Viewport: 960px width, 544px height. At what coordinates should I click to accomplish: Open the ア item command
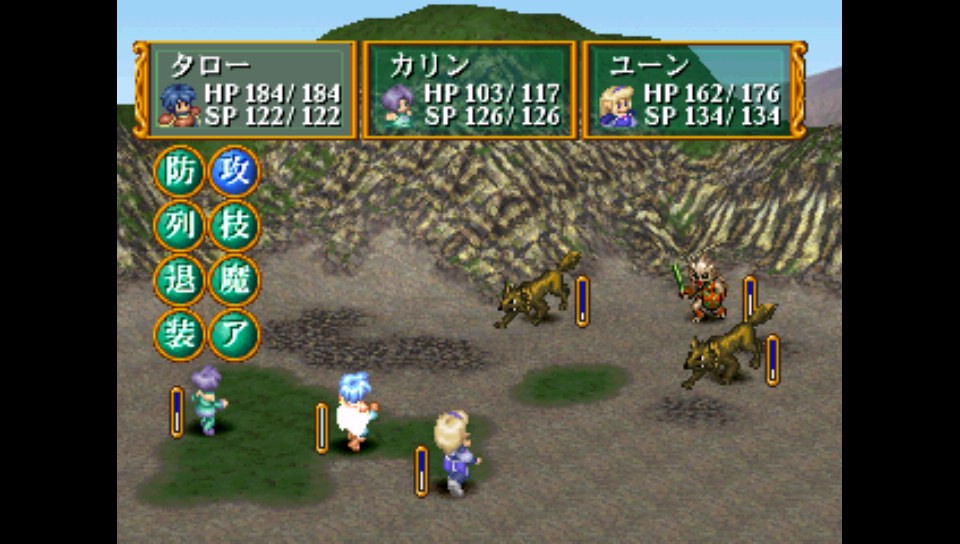click(234, 334)
